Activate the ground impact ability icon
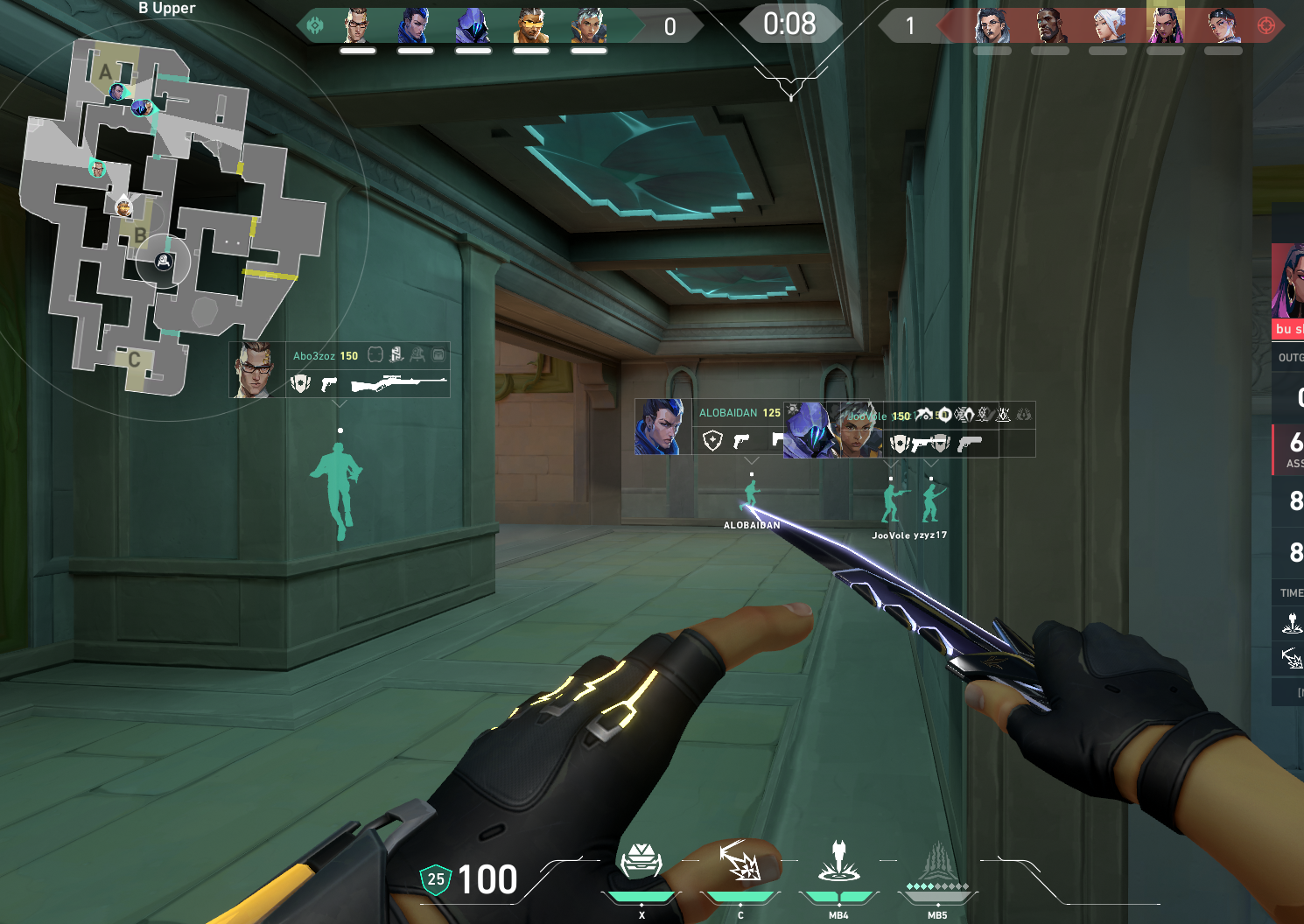The height and width of the screenshot is (924, 1304). (x=838, y=861)
